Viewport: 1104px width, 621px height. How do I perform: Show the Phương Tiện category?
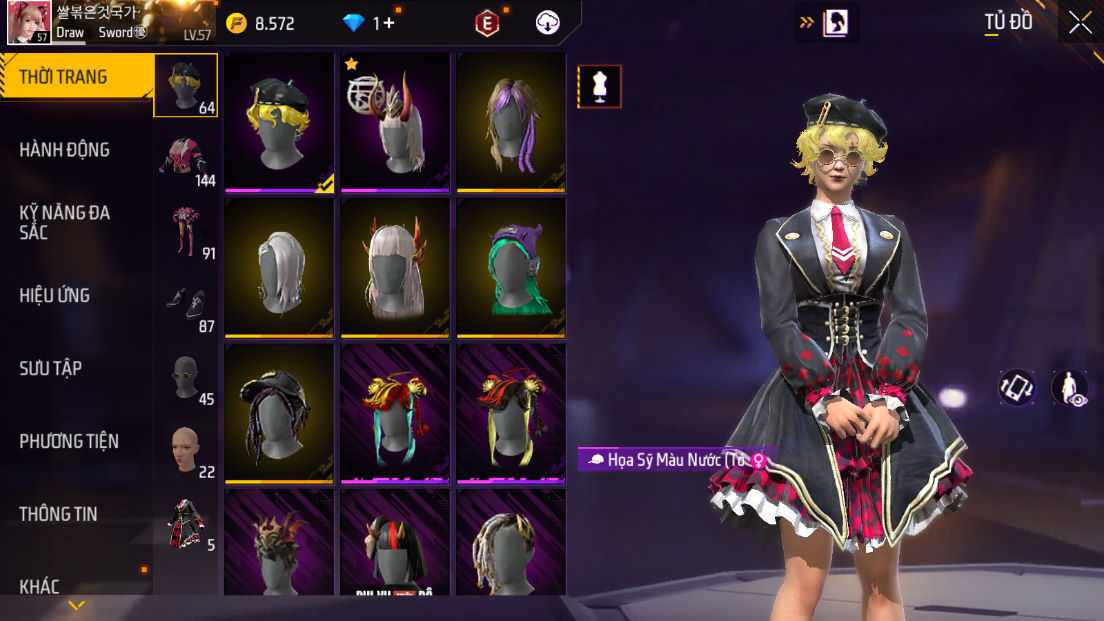click(69, 441)
